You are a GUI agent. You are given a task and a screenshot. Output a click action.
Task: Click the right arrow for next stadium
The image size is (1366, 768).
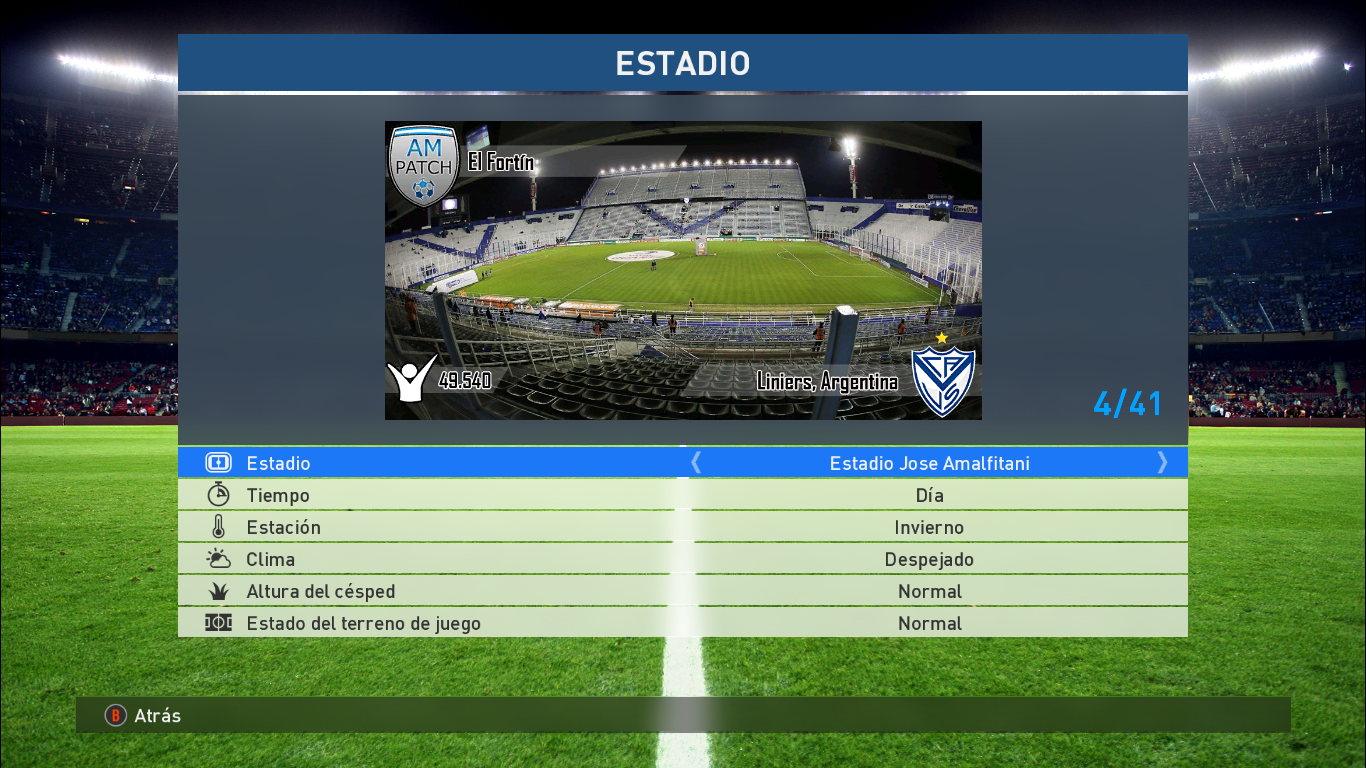1162,462
